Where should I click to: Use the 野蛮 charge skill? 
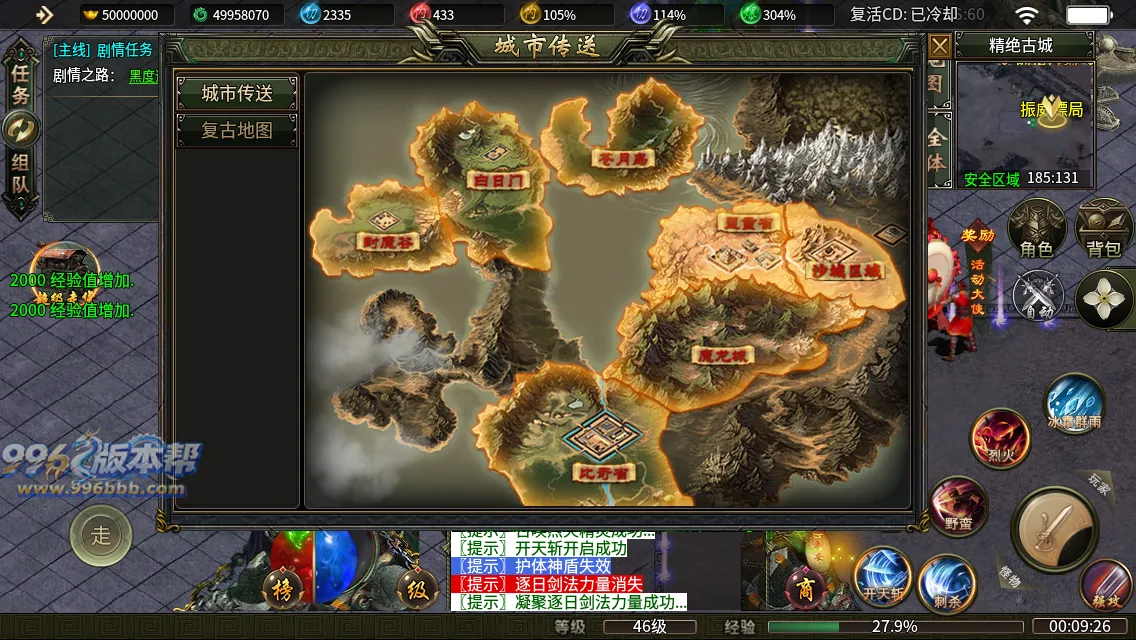coord(958,505)
